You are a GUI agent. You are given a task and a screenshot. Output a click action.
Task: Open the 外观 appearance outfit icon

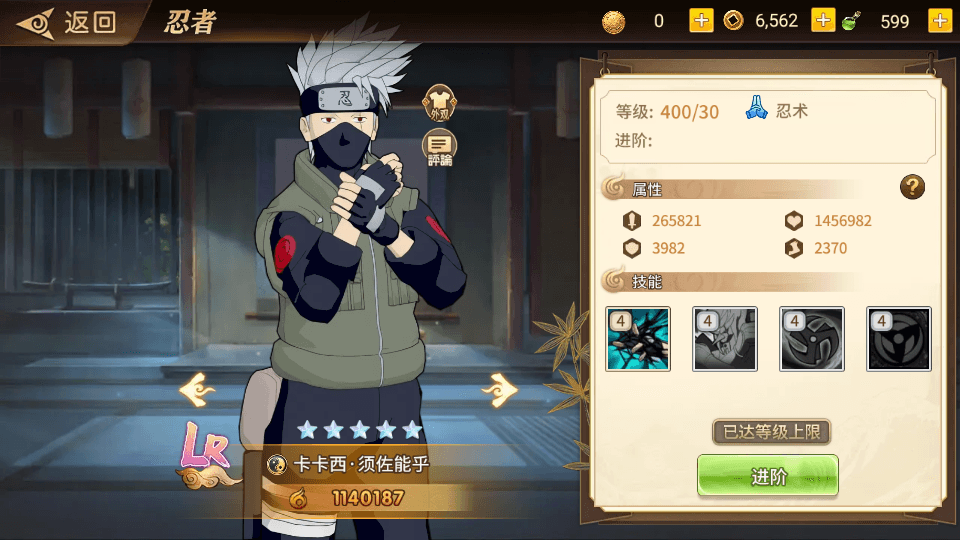439,102
